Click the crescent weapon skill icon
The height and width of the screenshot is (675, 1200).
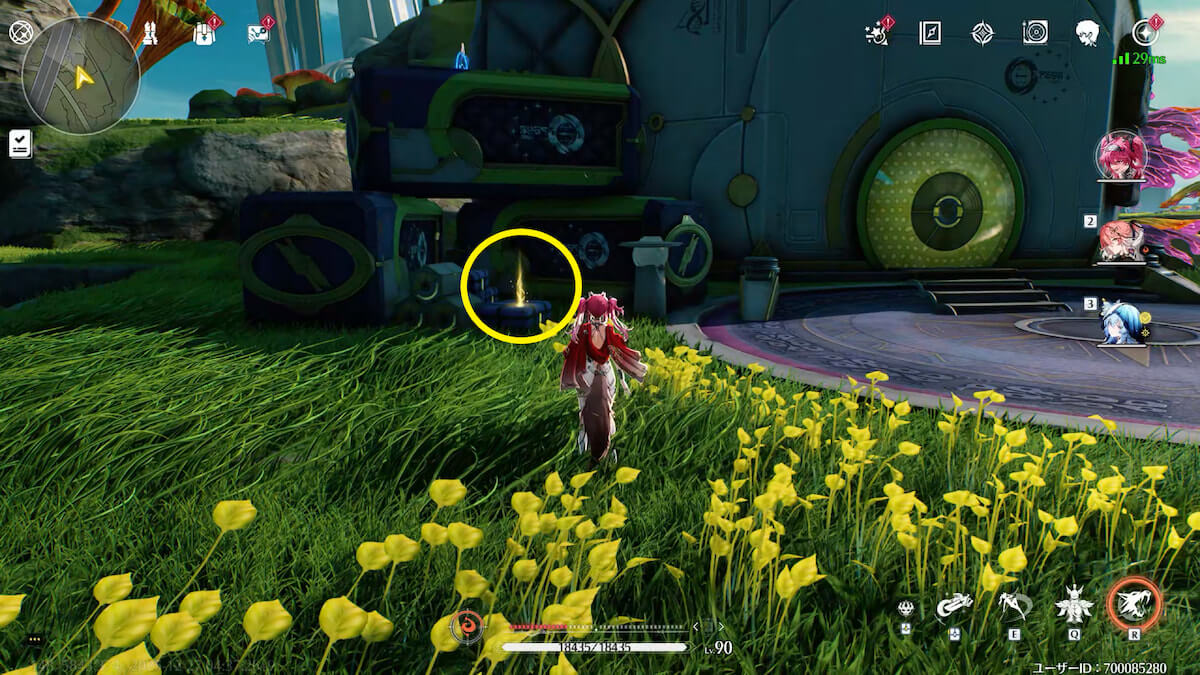tap(953, 605)
